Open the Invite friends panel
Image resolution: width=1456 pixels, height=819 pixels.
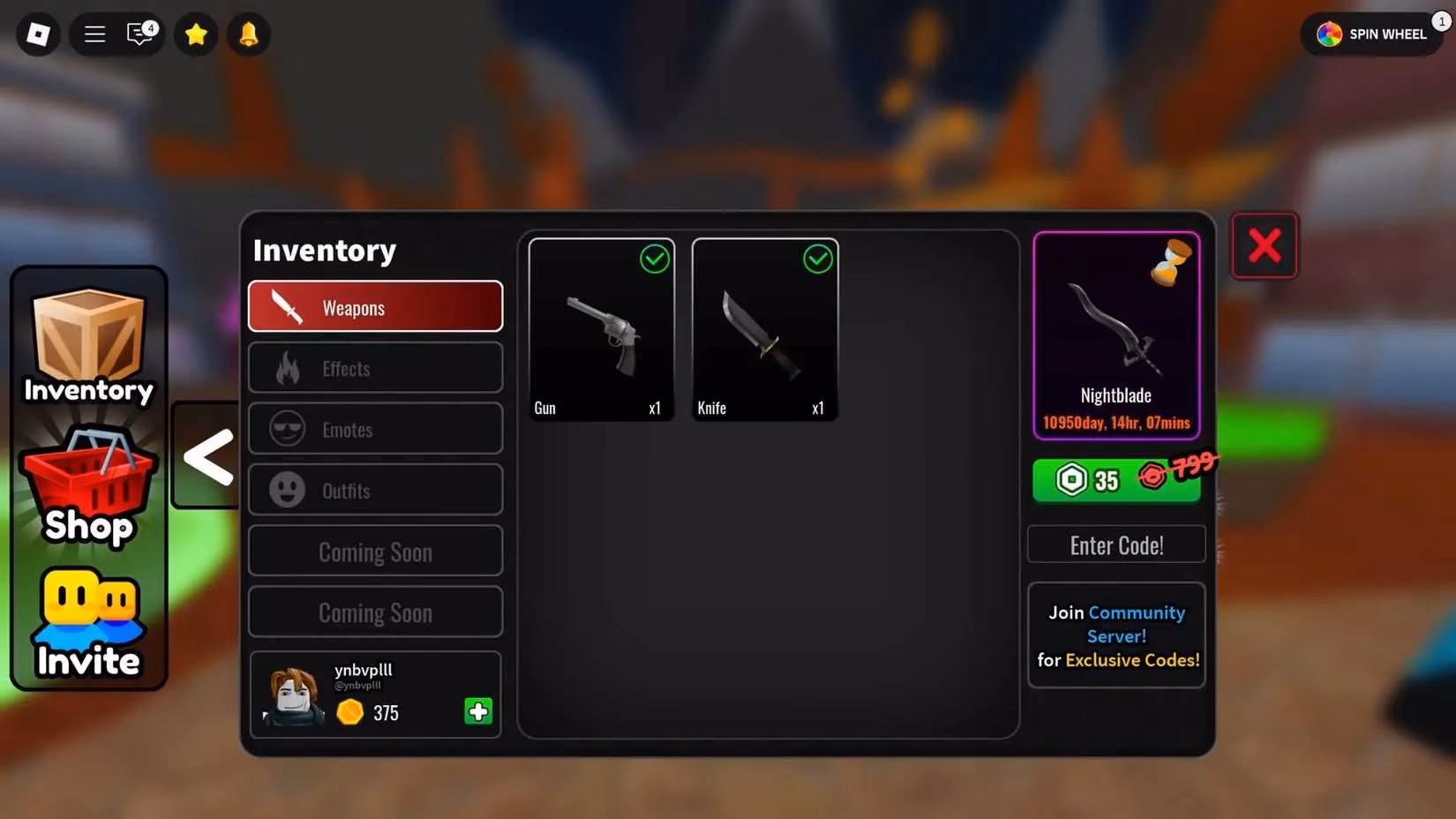(88, 618)
